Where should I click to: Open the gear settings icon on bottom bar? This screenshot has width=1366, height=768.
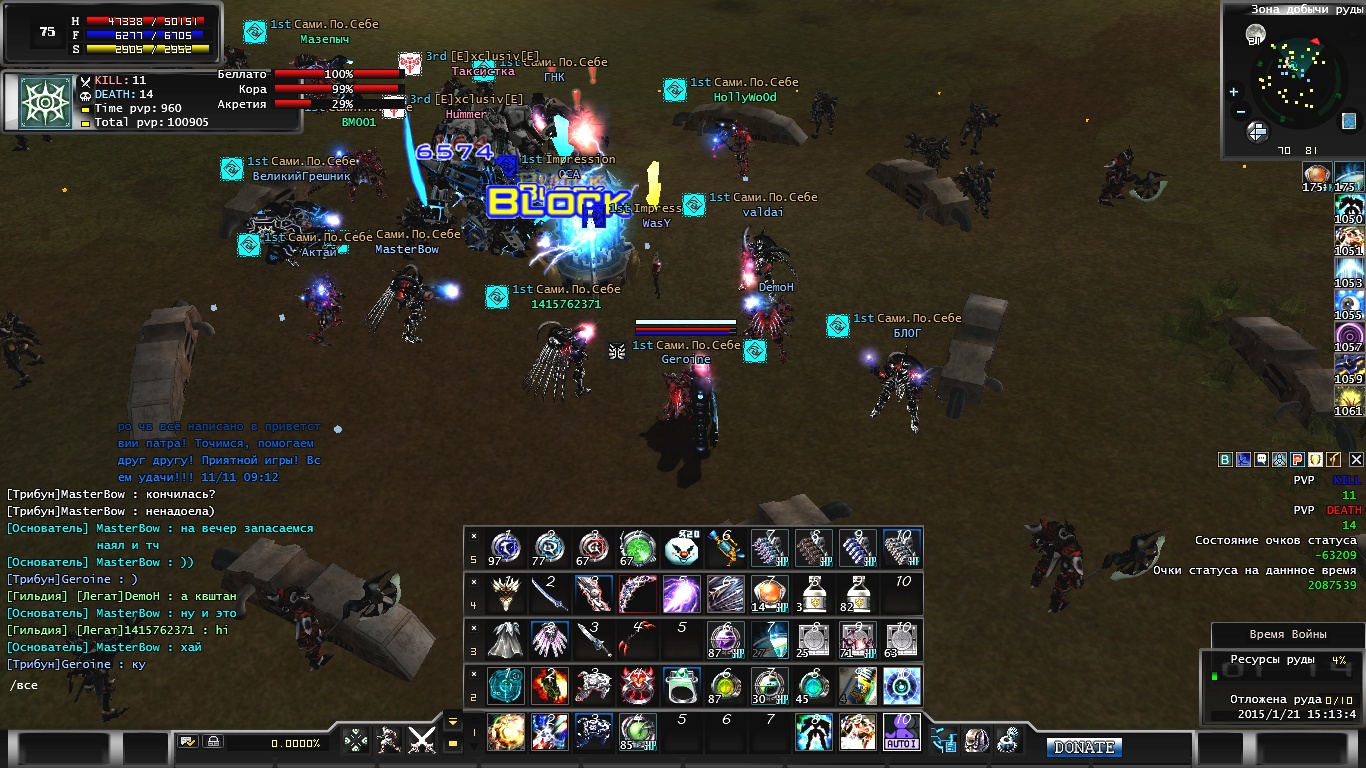(x=1008, y=740)
